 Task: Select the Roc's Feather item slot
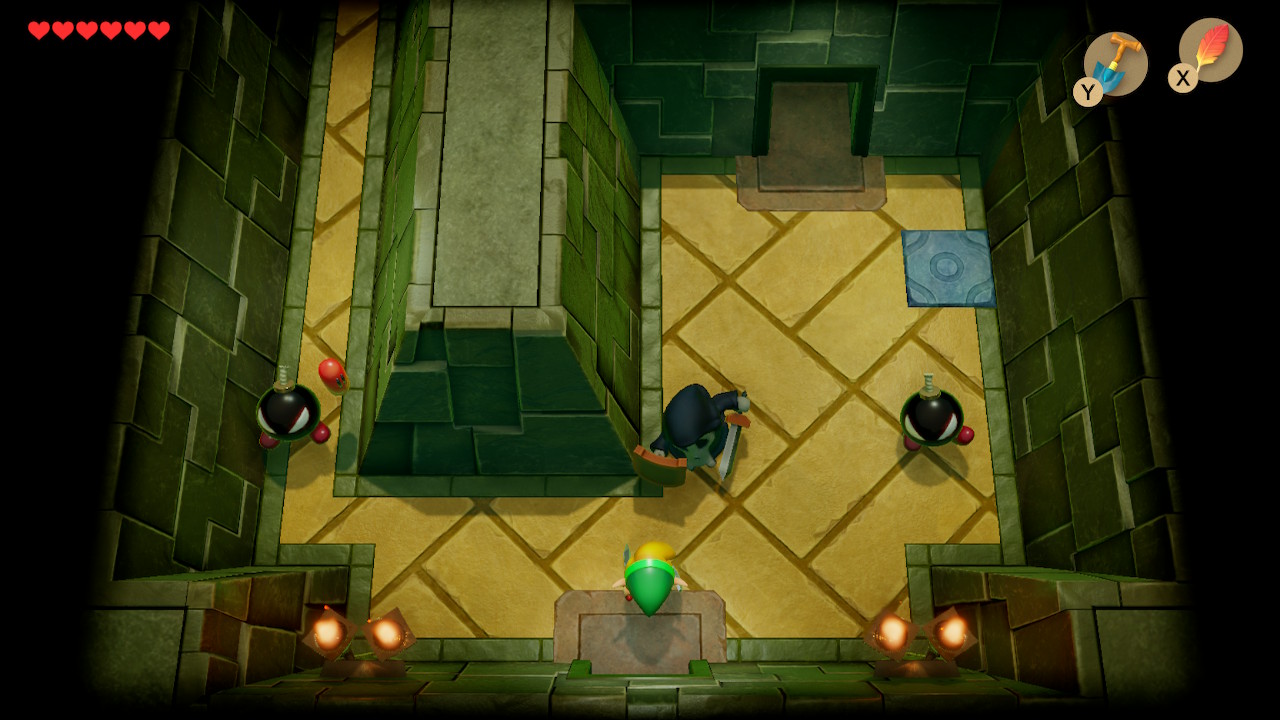point(1210,50)
